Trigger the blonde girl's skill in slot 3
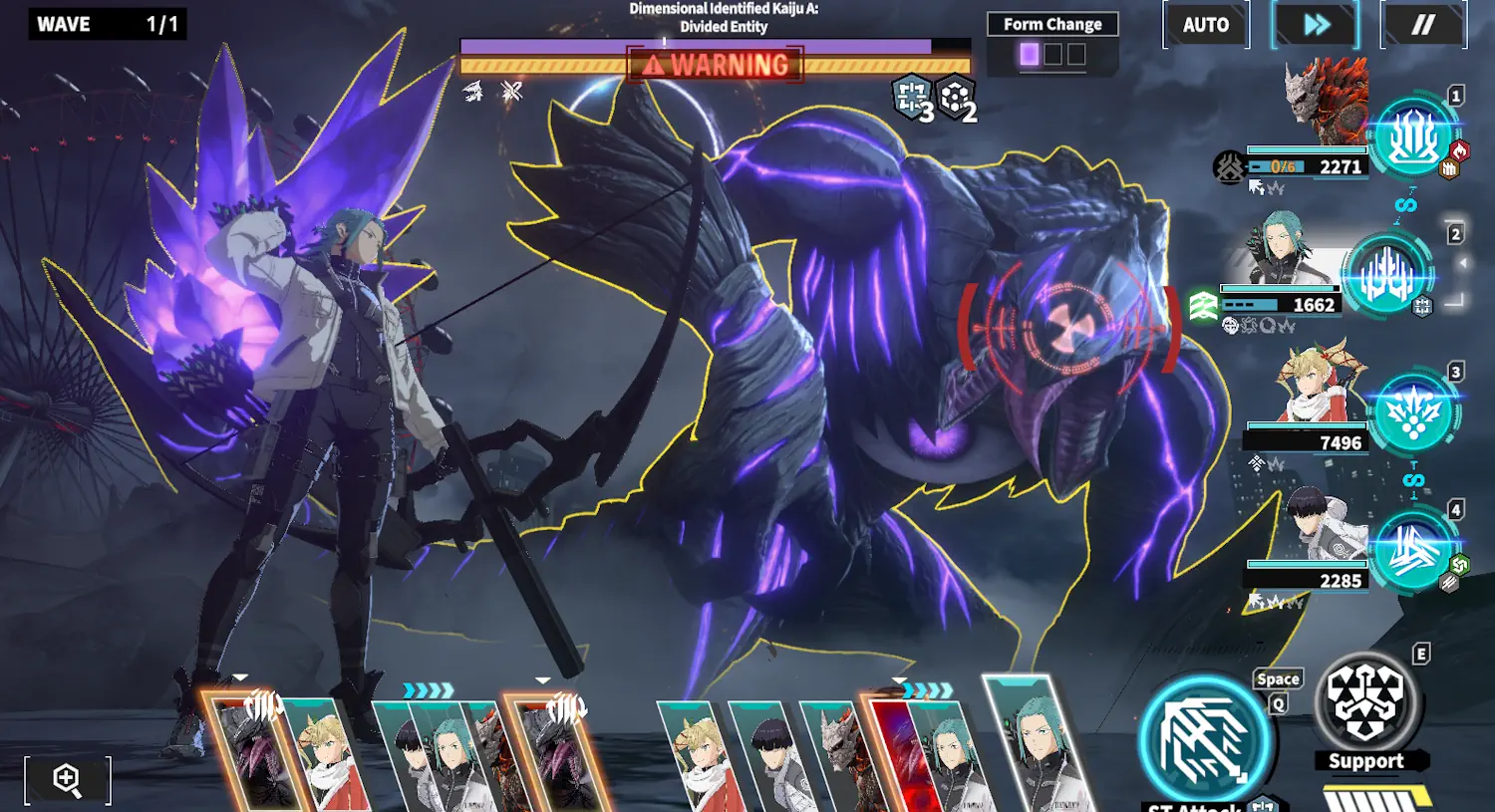The width and height of the screenshot is (1495, 812). click(x=1413, y=411)
